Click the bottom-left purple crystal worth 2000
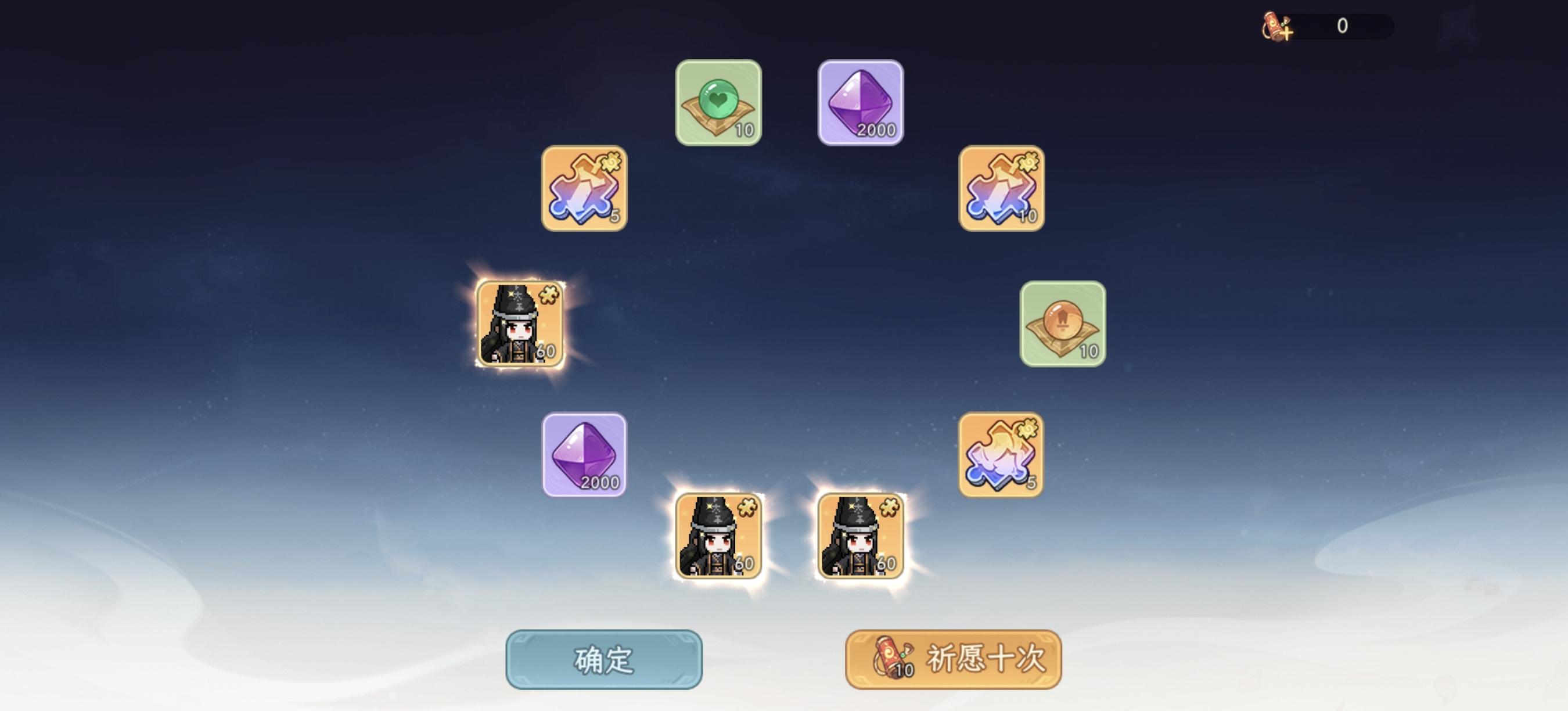This screenshot has height=711, width=1568. pyautogui.click(x=584, y=455)
